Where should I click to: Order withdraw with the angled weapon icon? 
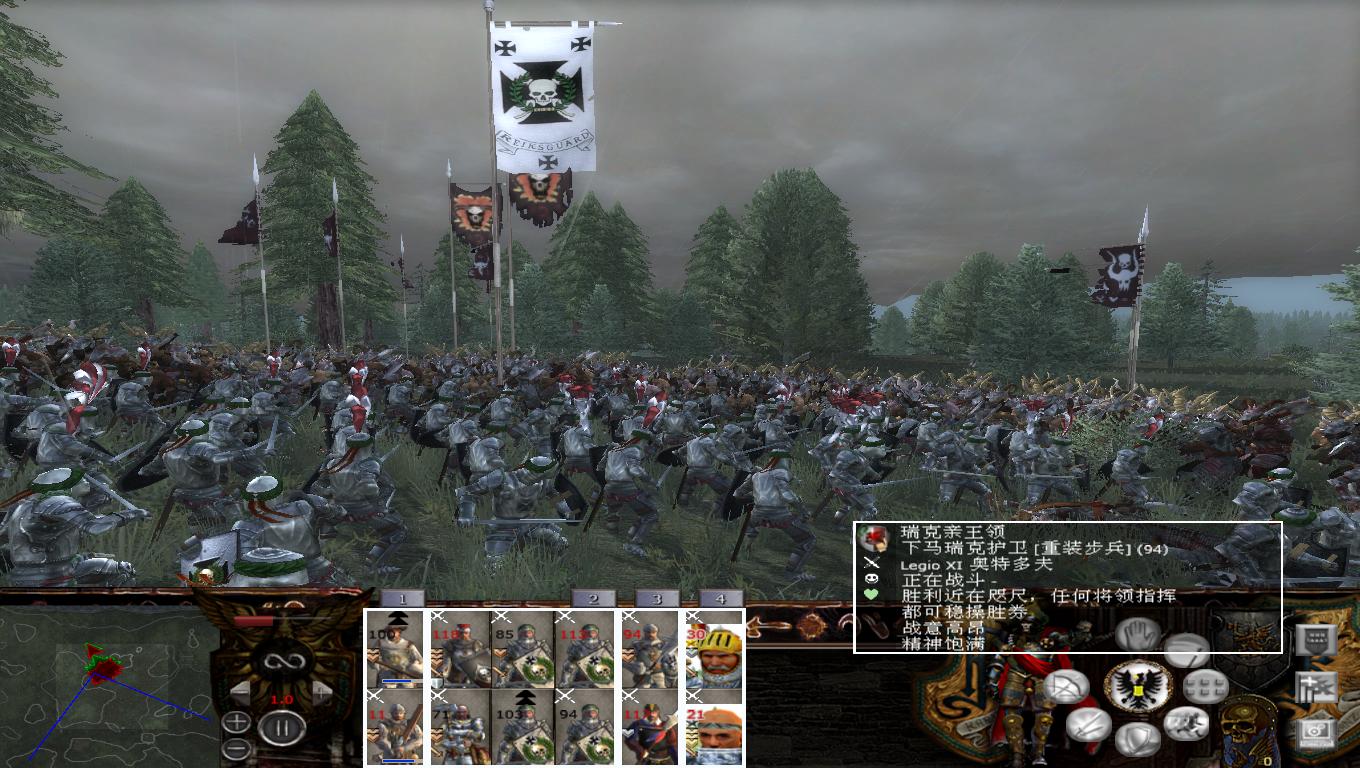click(1188, 650)
